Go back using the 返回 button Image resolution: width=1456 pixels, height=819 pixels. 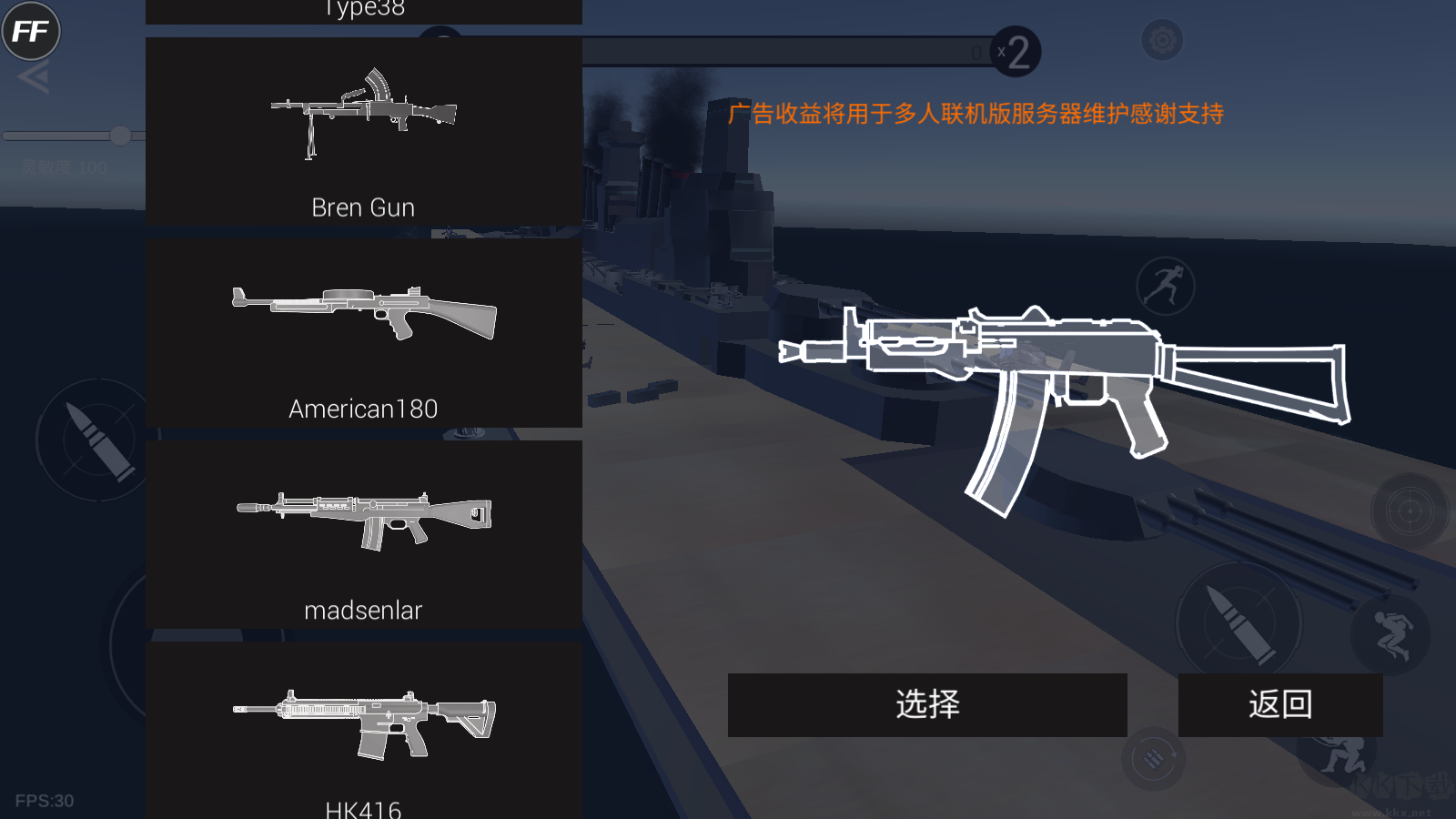point(1279,704)
